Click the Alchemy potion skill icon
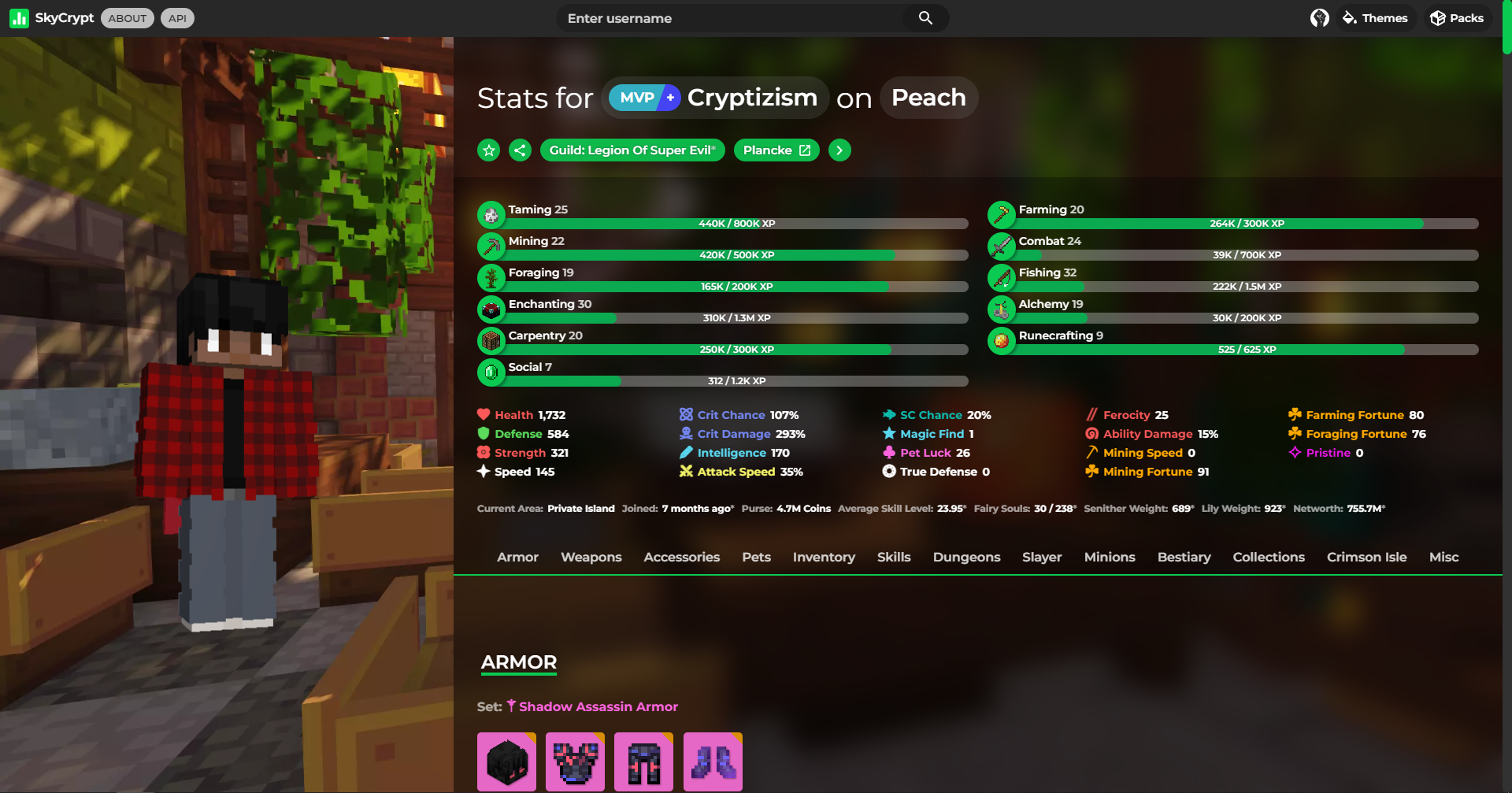The height and width of the screenshot is (793, 1512). coord(1002,309)
